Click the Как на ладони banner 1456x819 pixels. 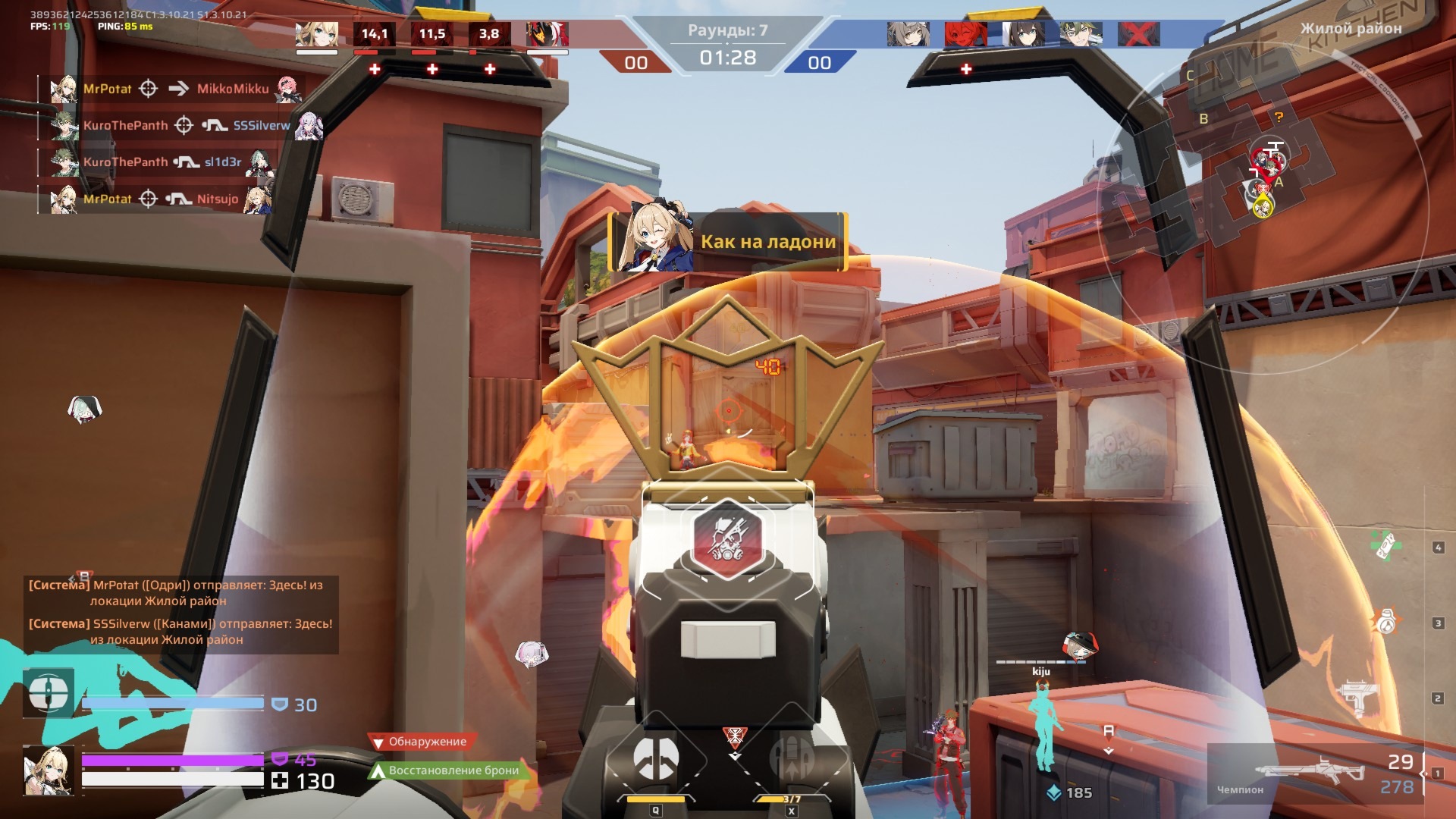(728, 242)
